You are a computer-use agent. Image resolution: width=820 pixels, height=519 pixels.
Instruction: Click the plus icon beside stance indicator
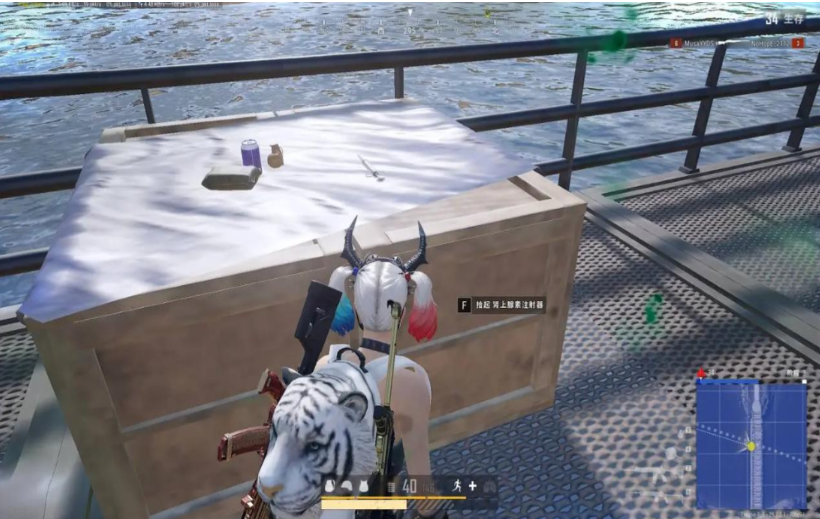click(x=473, y=486)
